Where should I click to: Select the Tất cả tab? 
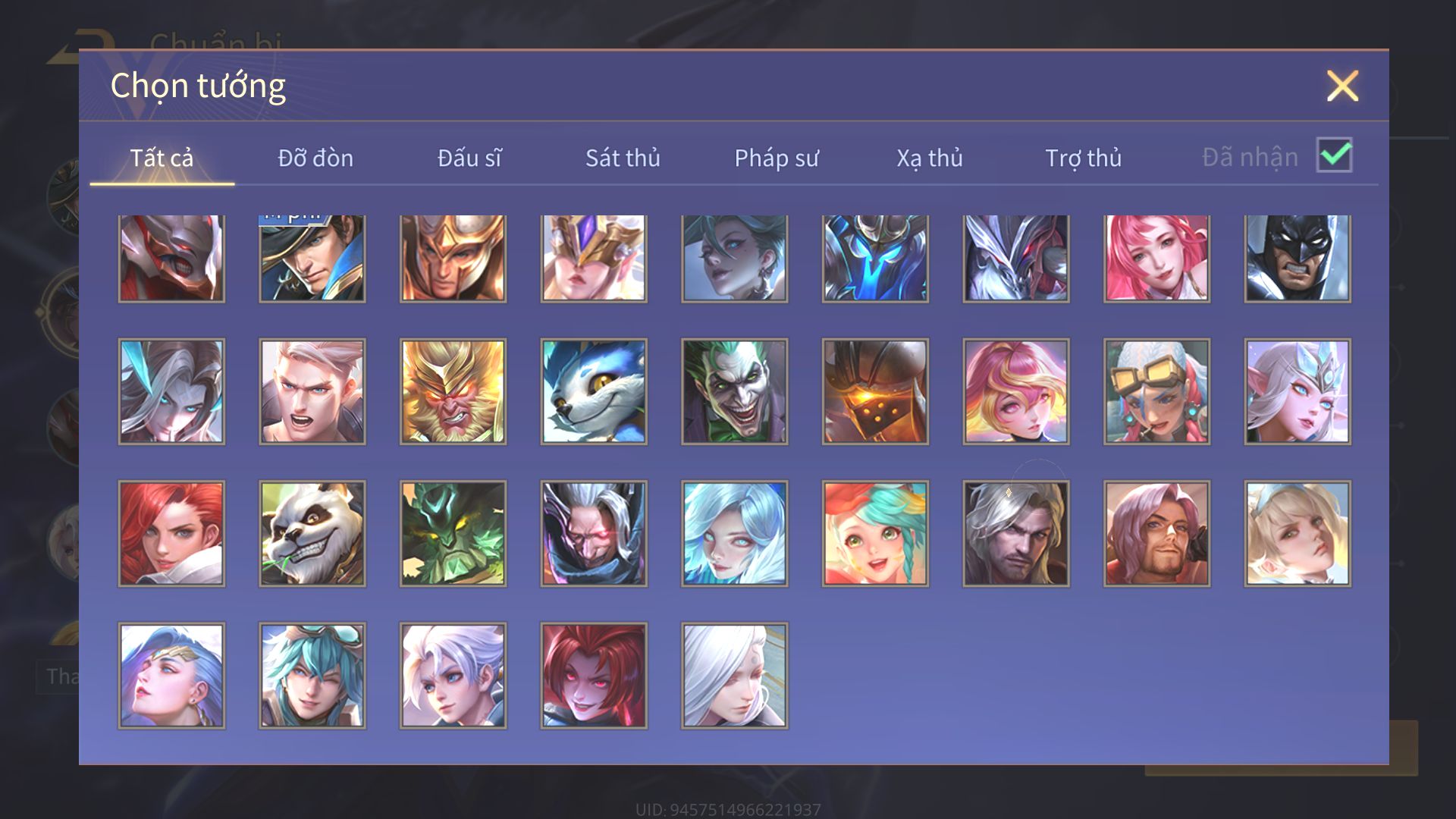(162, 158)
